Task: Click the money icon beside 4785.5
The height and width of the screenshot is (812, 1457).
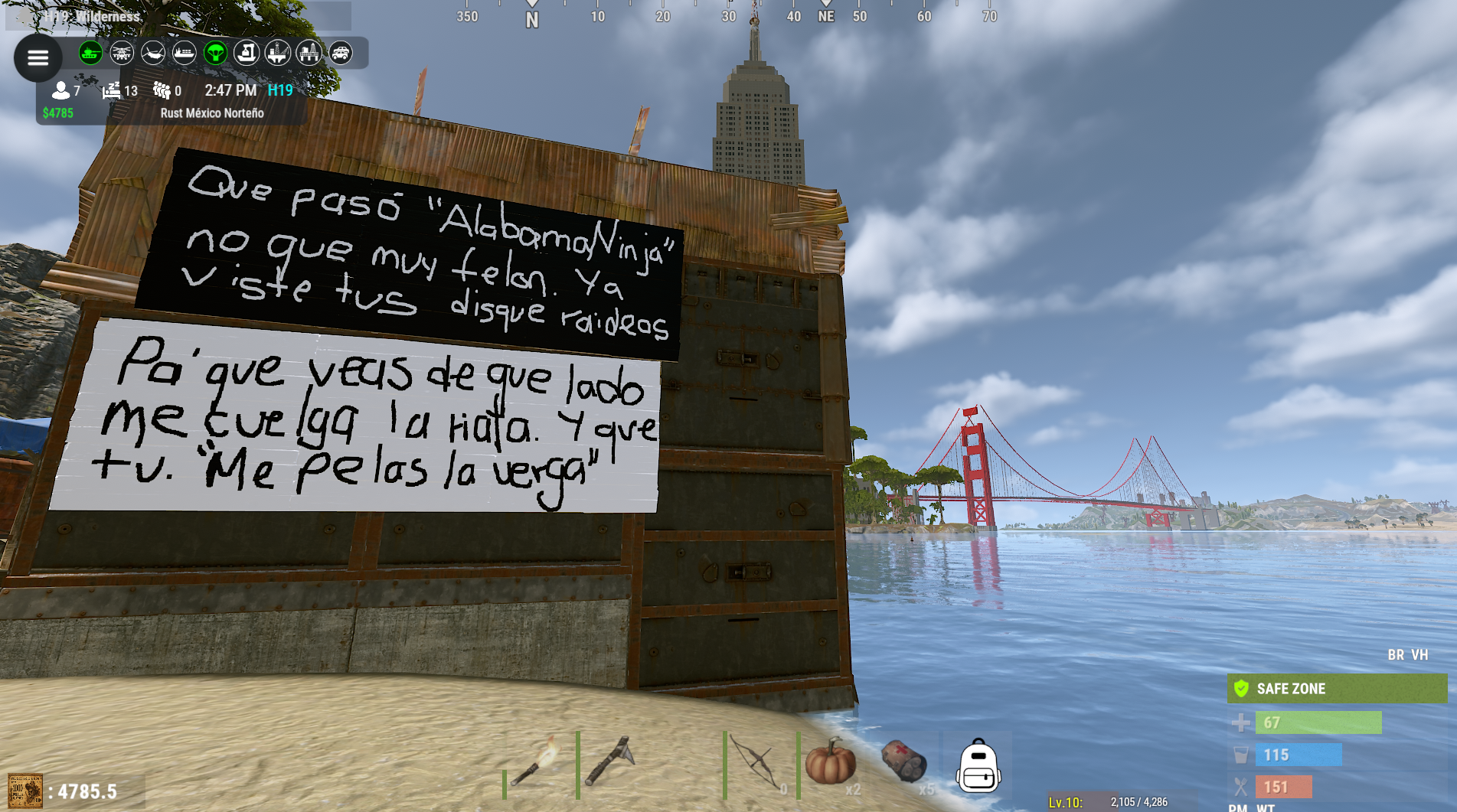Action: [x=25, y=791]
